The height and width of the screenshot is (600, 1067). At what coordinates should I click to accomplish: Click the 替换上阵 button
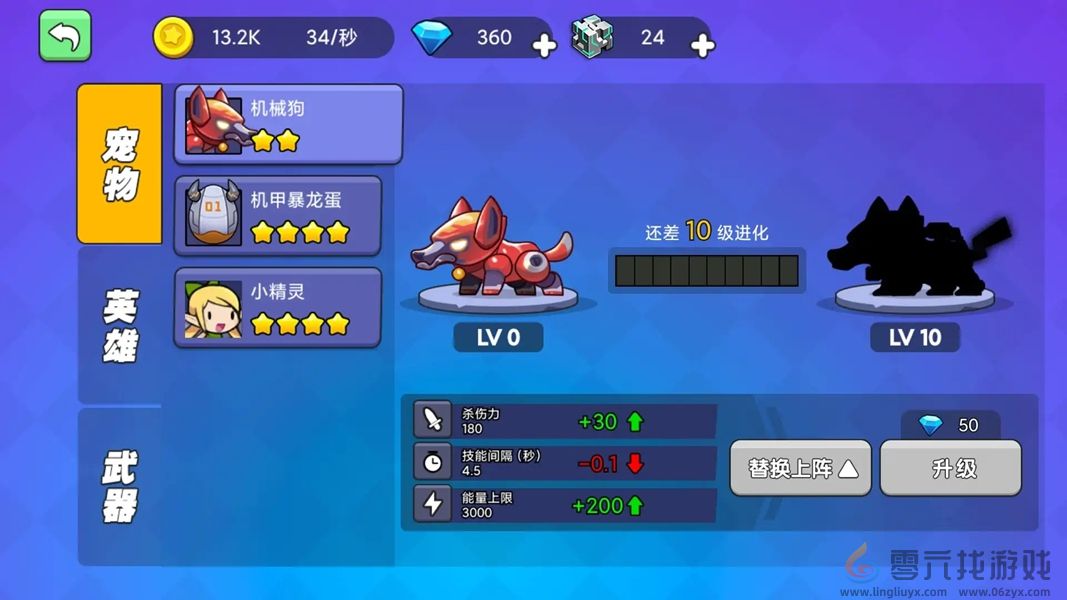(801, 468)
